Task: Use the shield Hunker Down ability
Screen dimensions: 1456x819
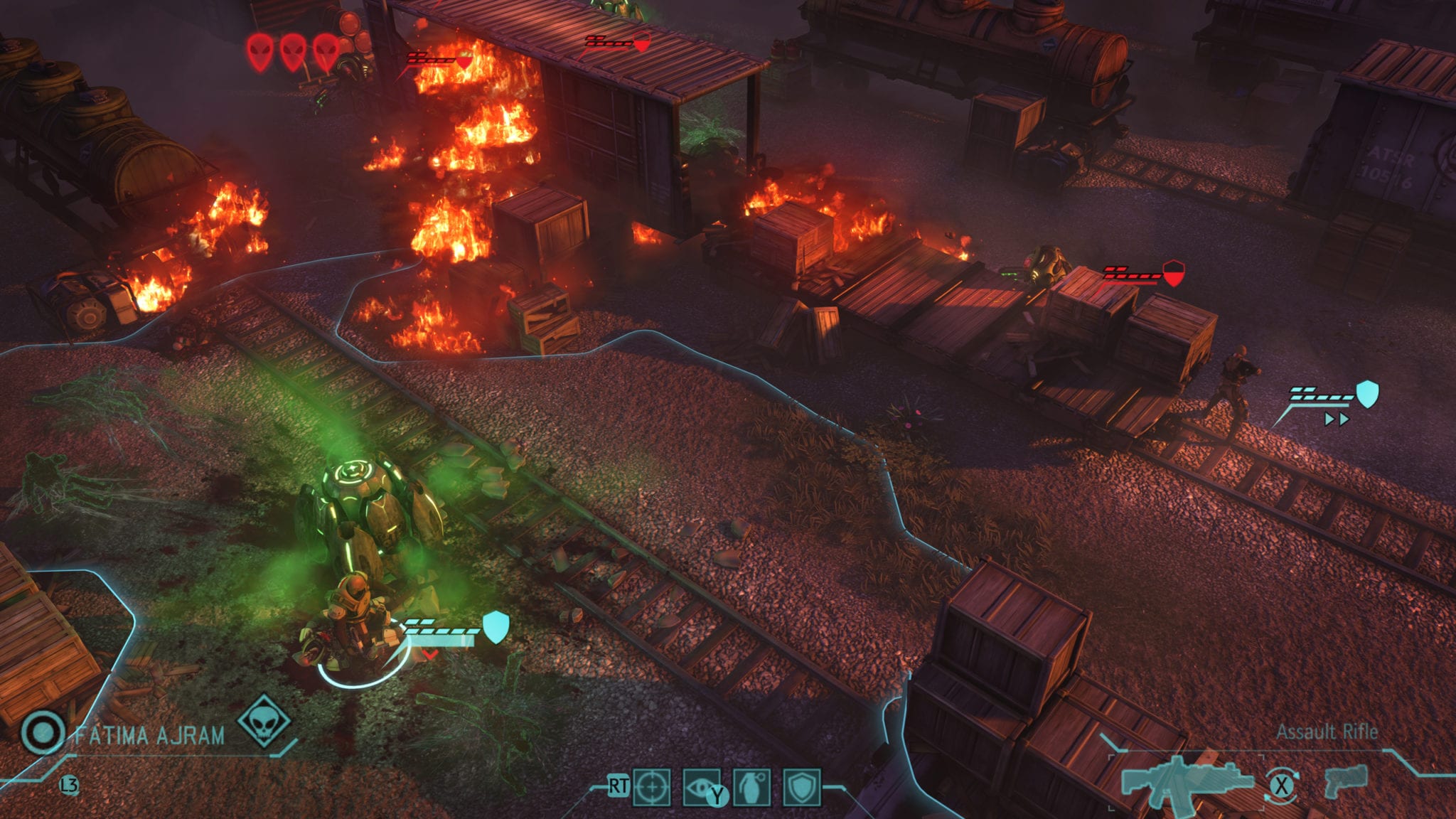Action: coord(802,787)
